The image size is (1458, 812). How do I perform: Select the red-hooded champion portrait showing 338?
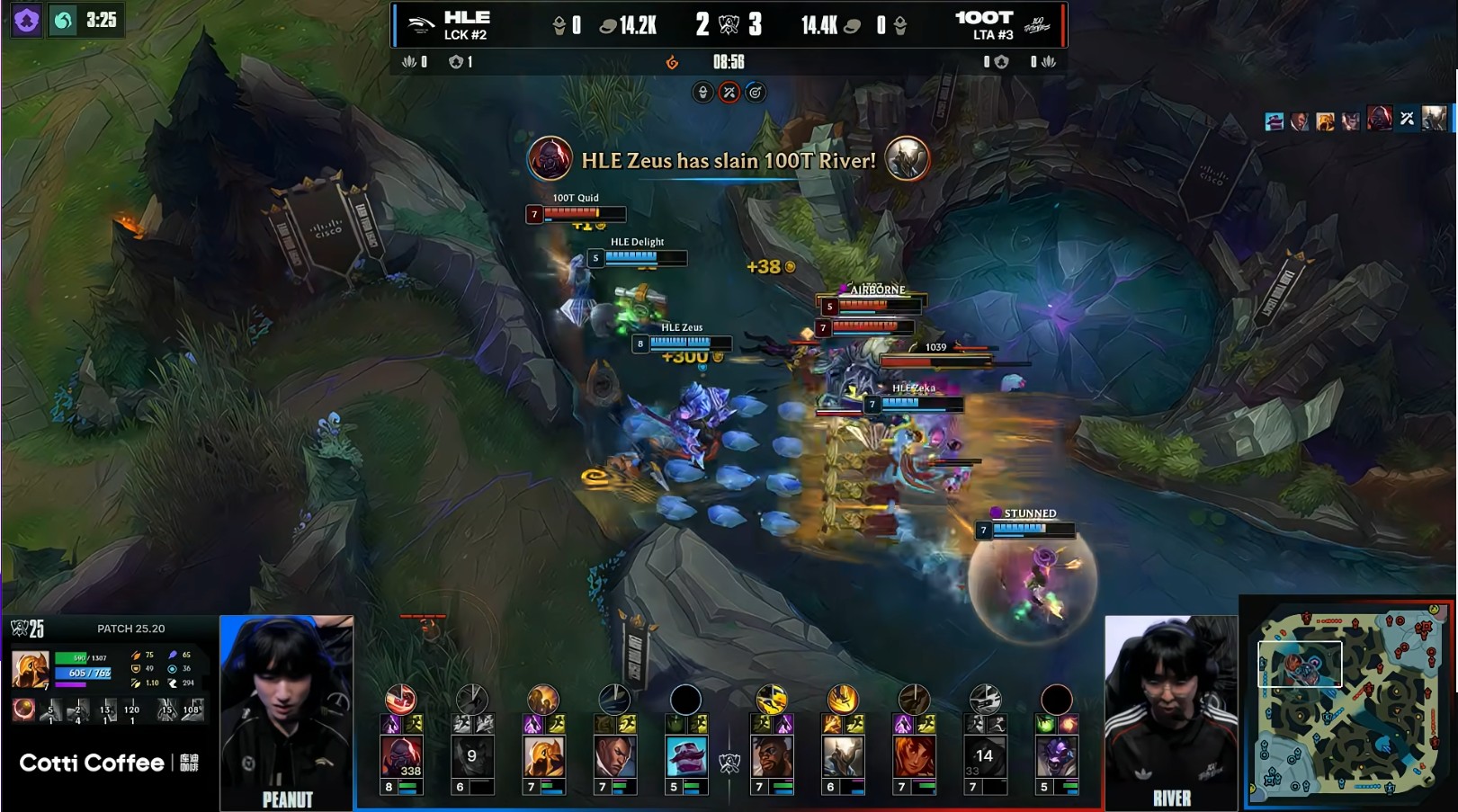click(400, 756)
